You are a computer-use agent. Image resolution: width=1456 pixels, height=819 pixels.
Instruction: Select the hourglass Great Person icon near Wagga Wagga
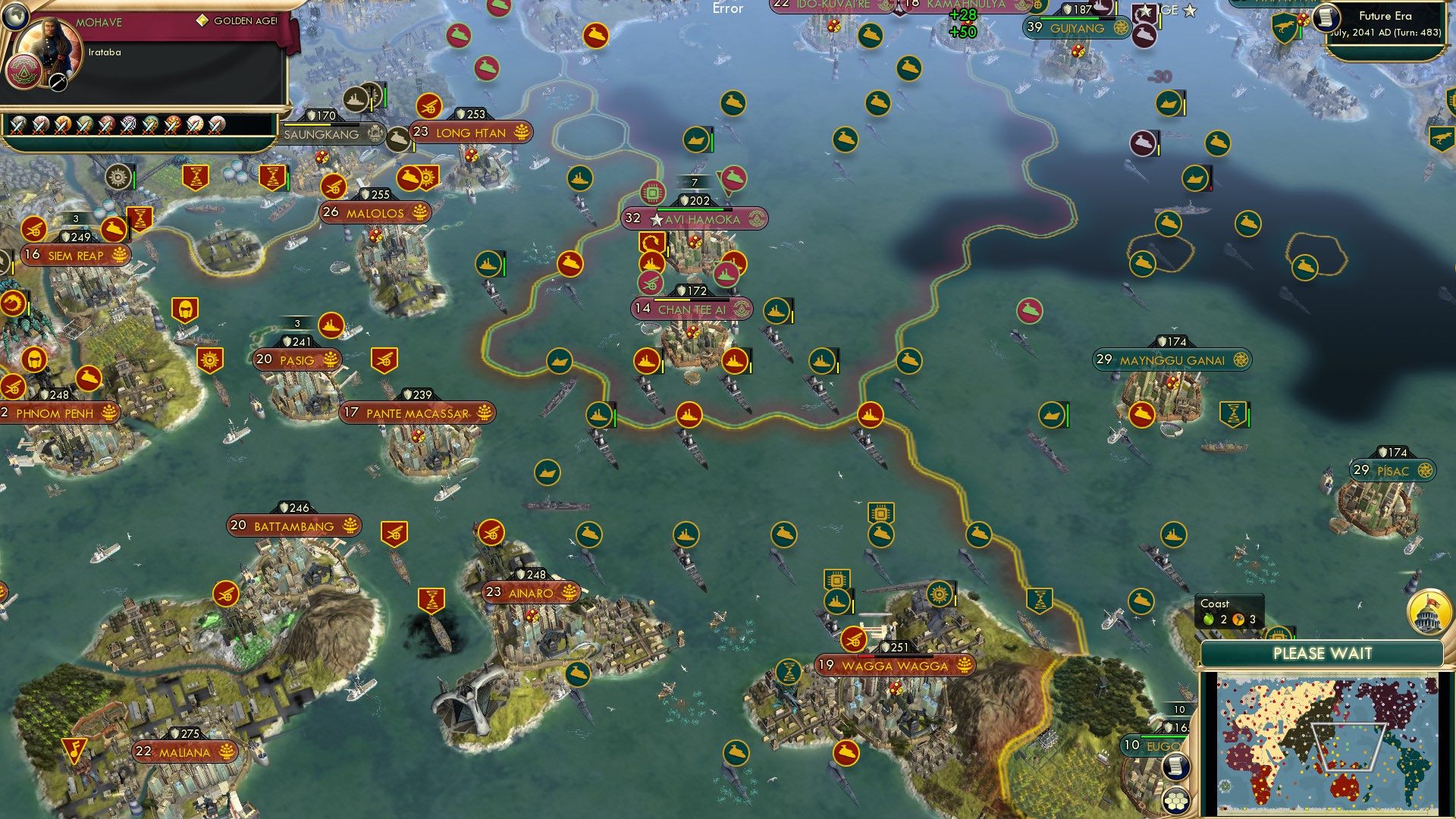(787, 671)
